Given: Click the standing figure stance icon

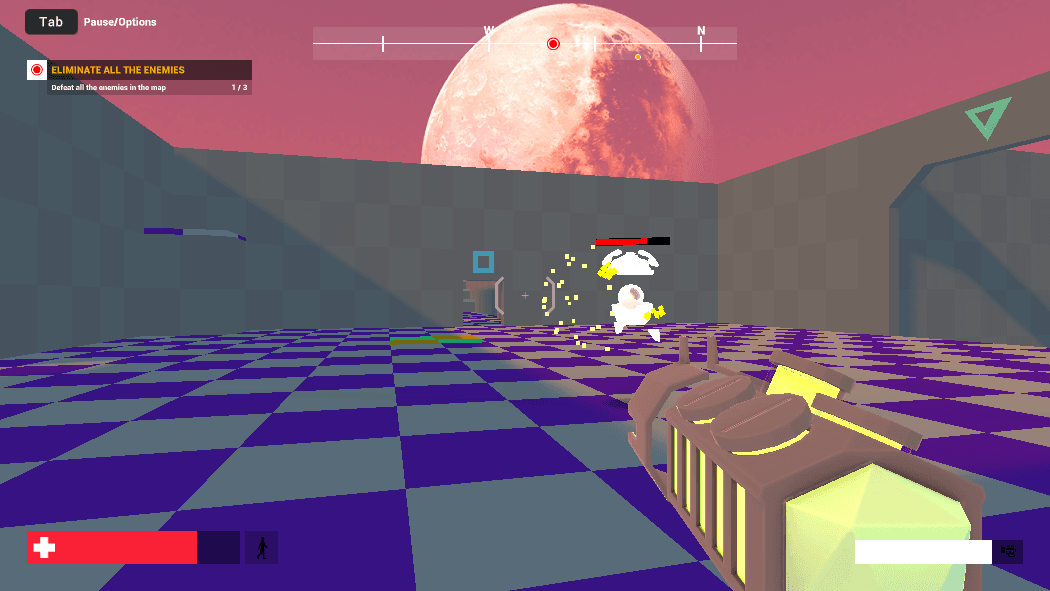Looking at the screenshot, I should click(262, 547).
